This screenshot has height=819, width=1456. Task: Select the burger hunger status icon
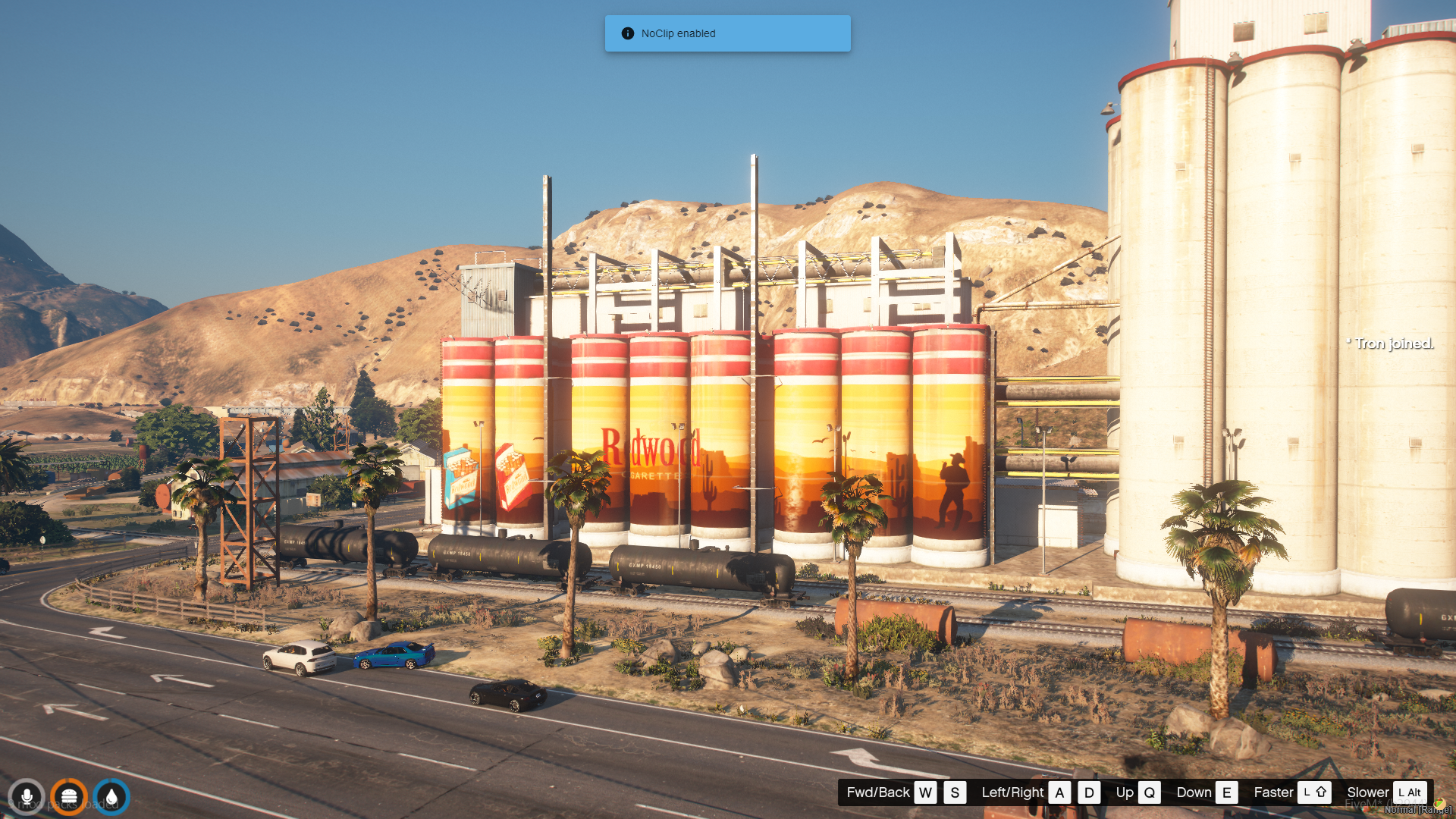[69, 797]
